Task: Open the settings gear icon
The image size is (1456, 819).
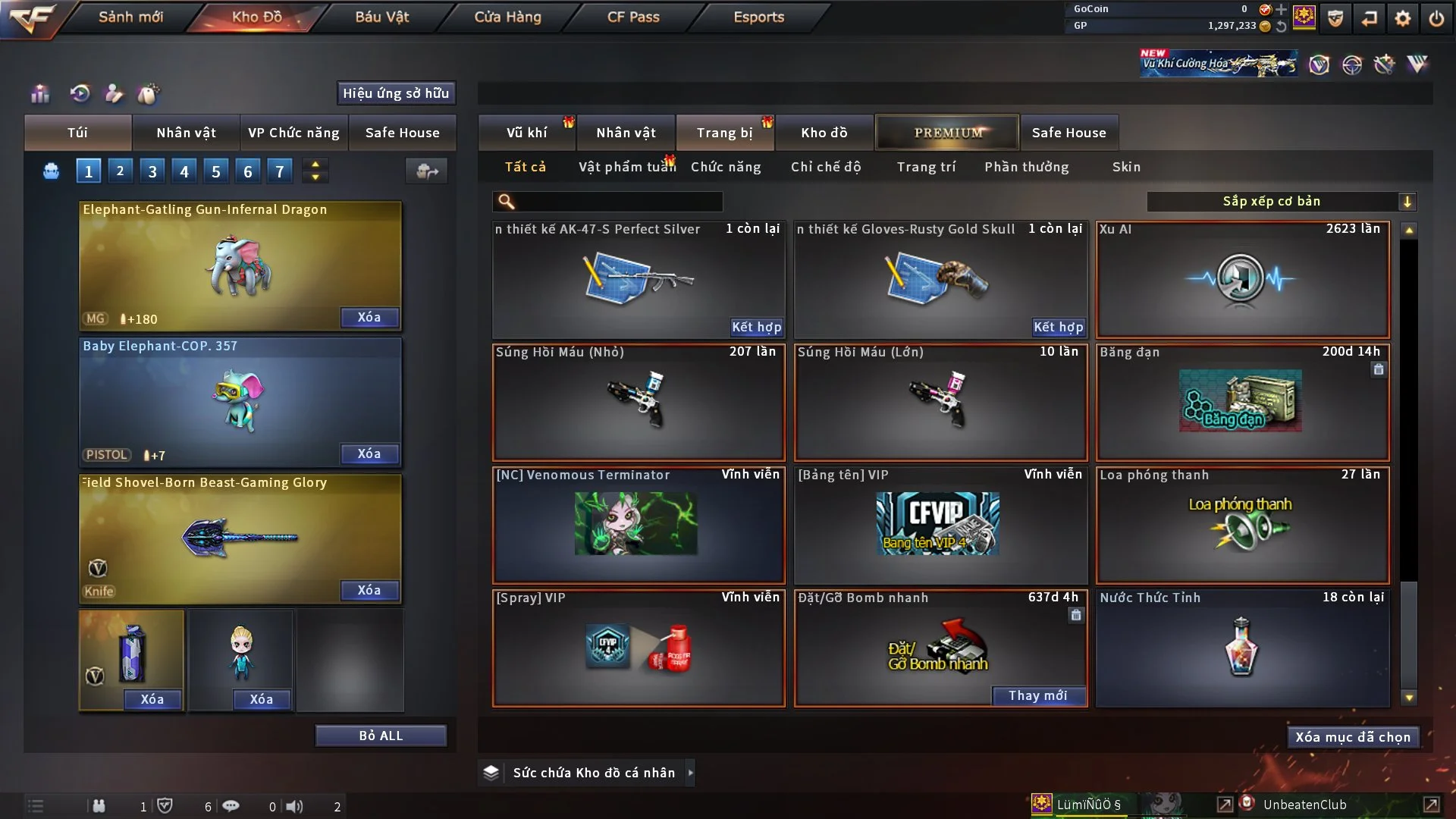Action: 1403,18
